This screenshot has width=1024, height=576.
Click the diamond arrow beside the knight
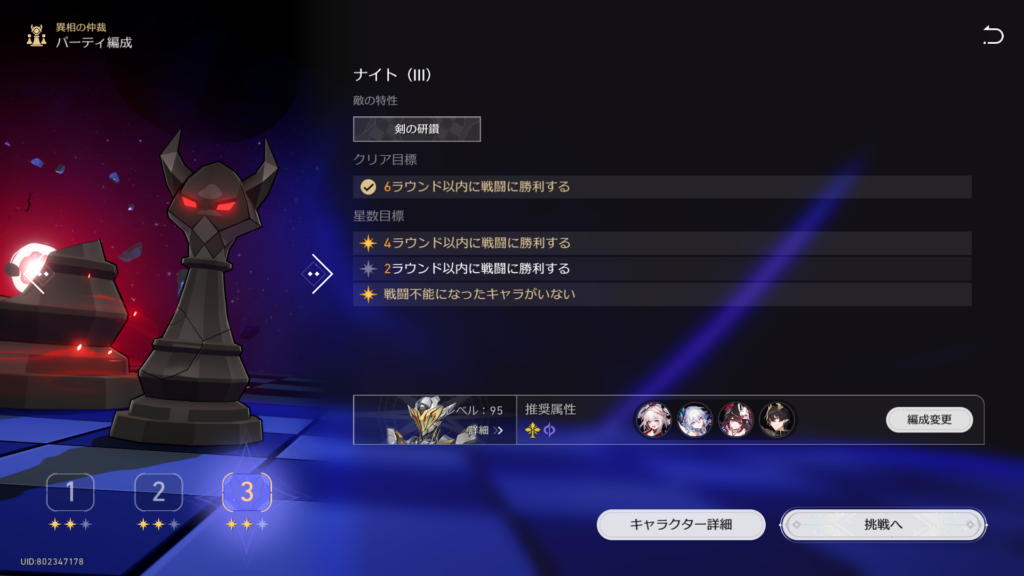click(x=318, y=273)
